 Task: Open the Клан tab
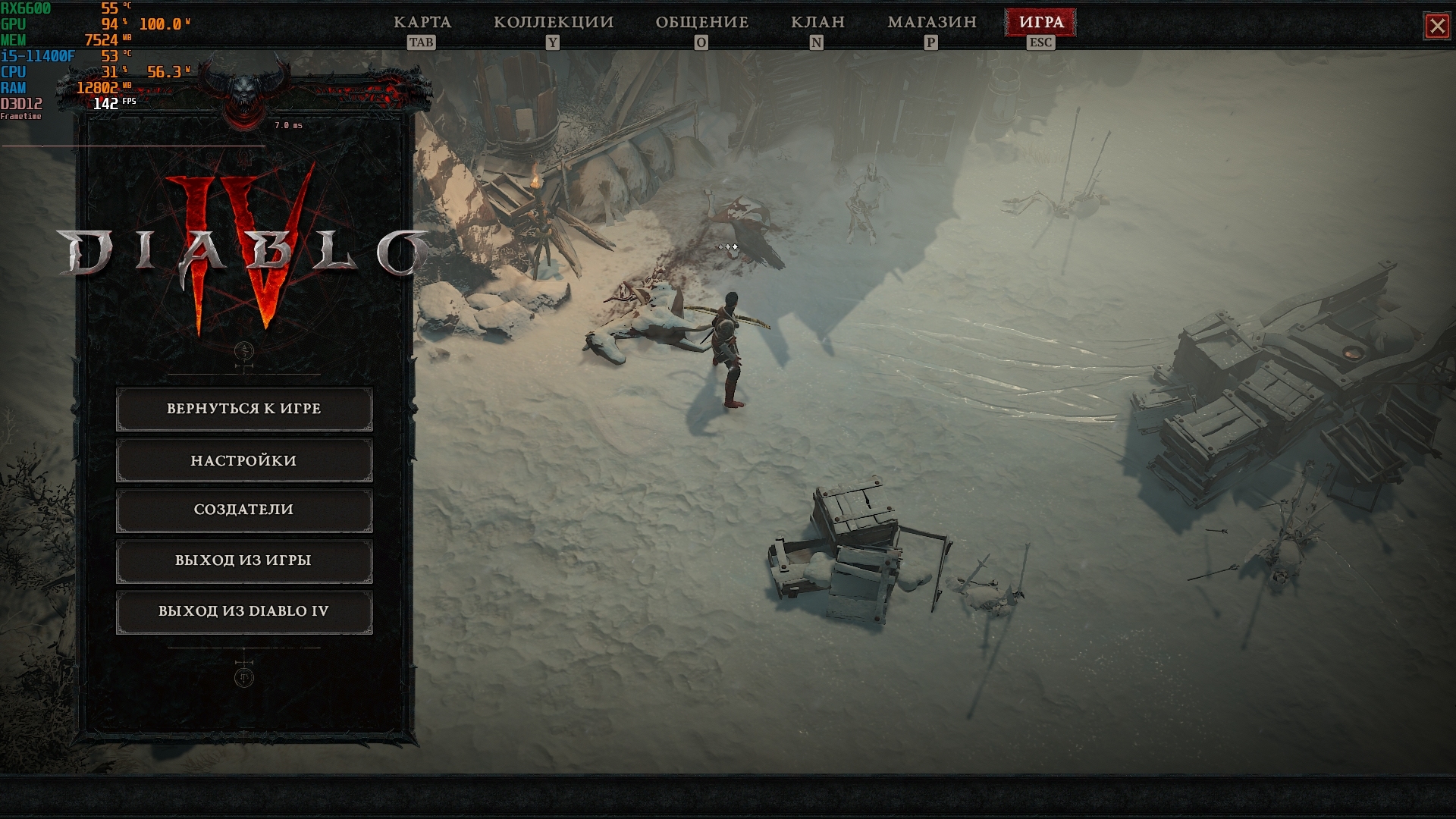pyautogui.click(x=817, y=23)
